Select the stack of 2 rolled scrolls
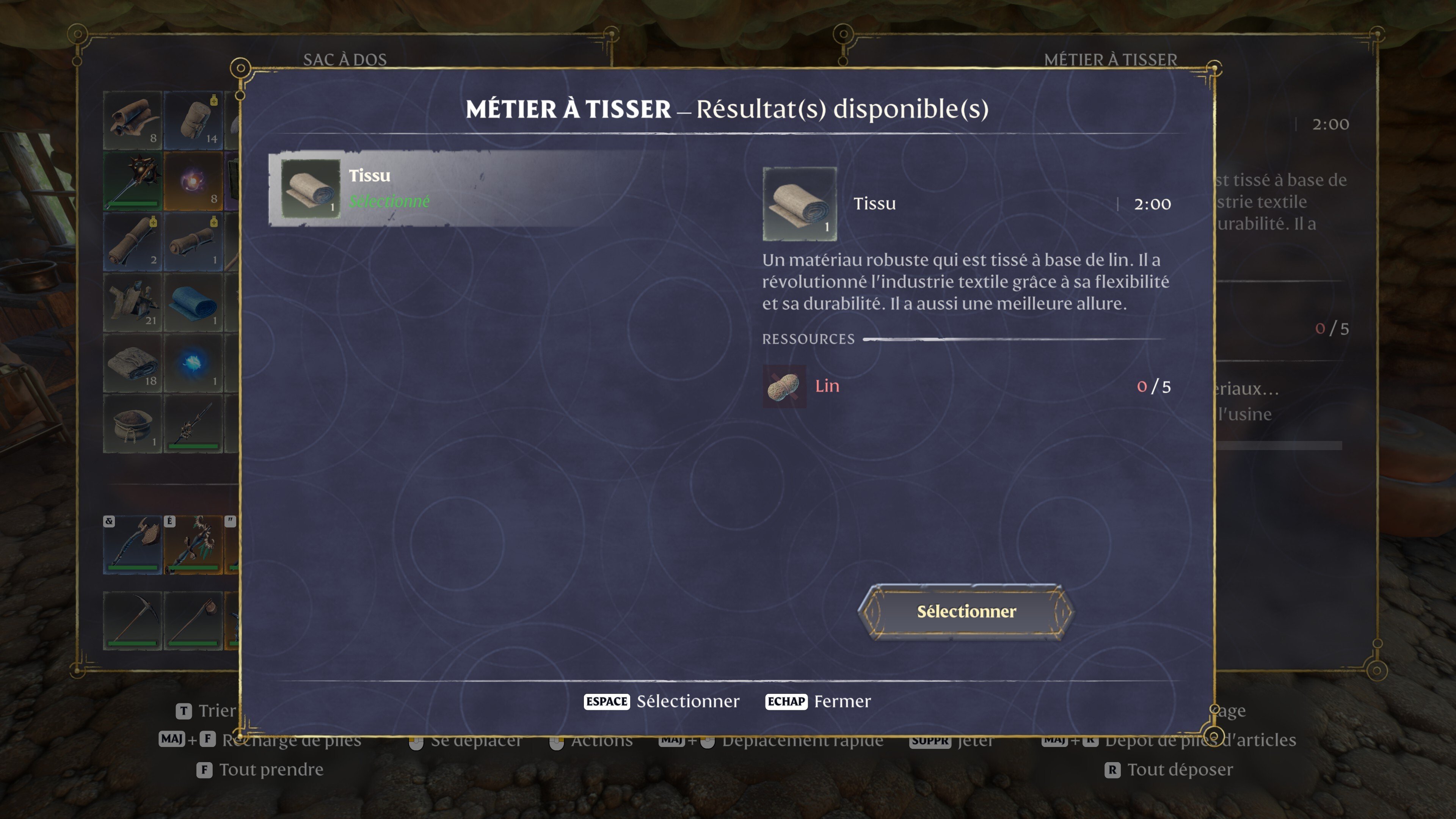 [x=132, y=242]
